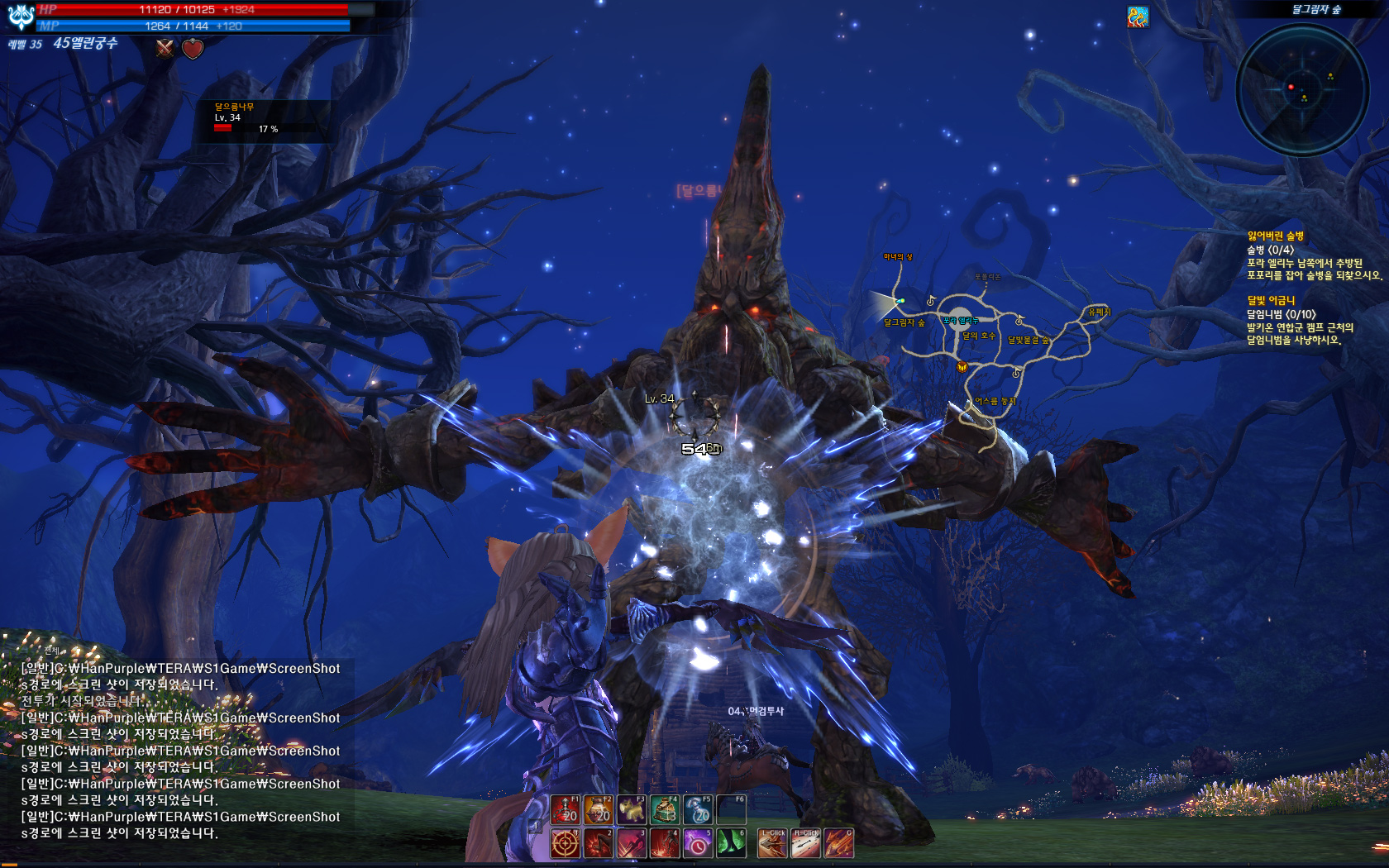Screen dimensions: 1389x868
Task: Select the R-Click arrow volley skill
Action: (806, 844)
